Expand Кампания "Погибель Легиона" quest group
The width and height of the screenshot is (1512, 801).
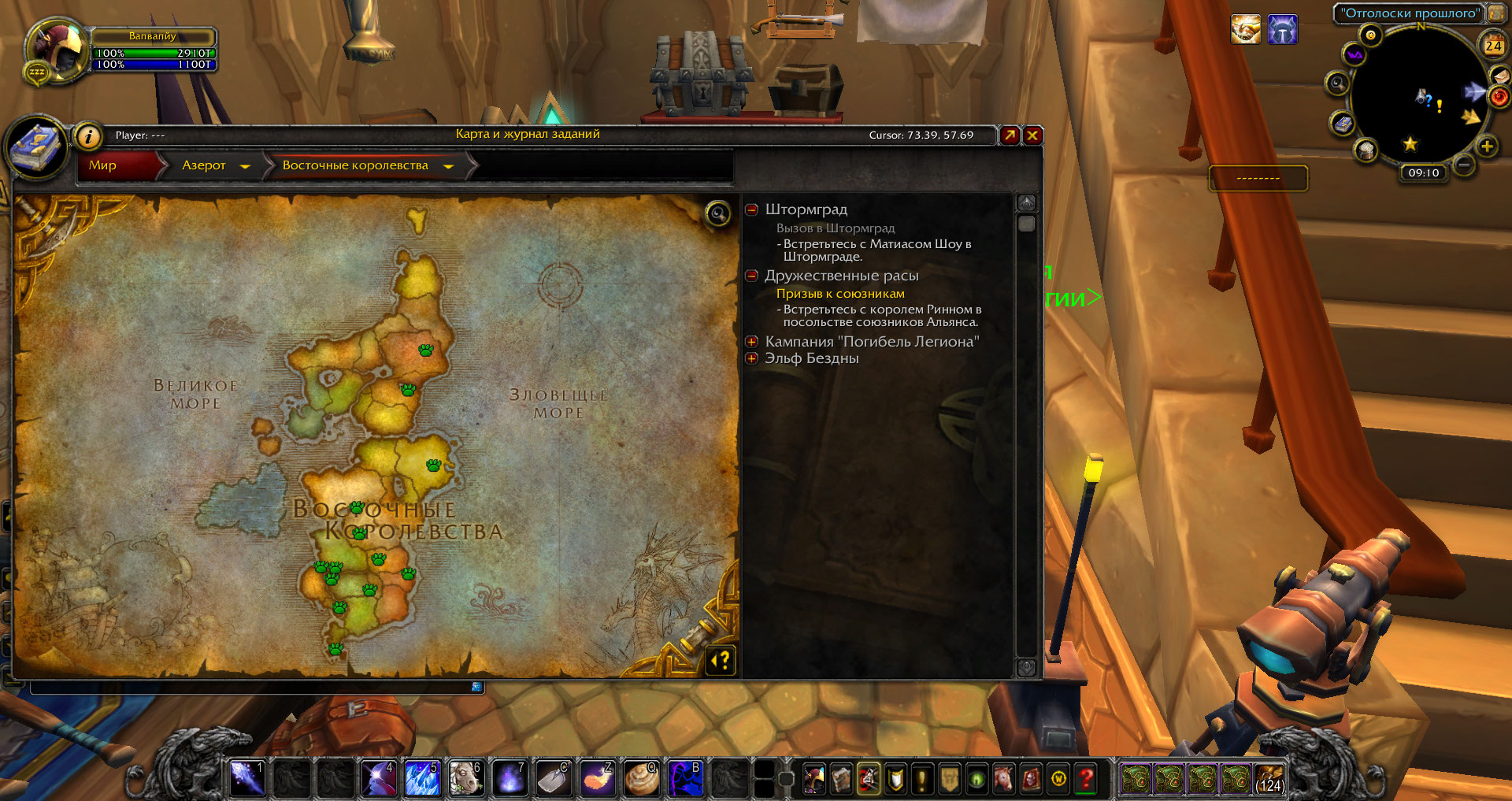751,342
